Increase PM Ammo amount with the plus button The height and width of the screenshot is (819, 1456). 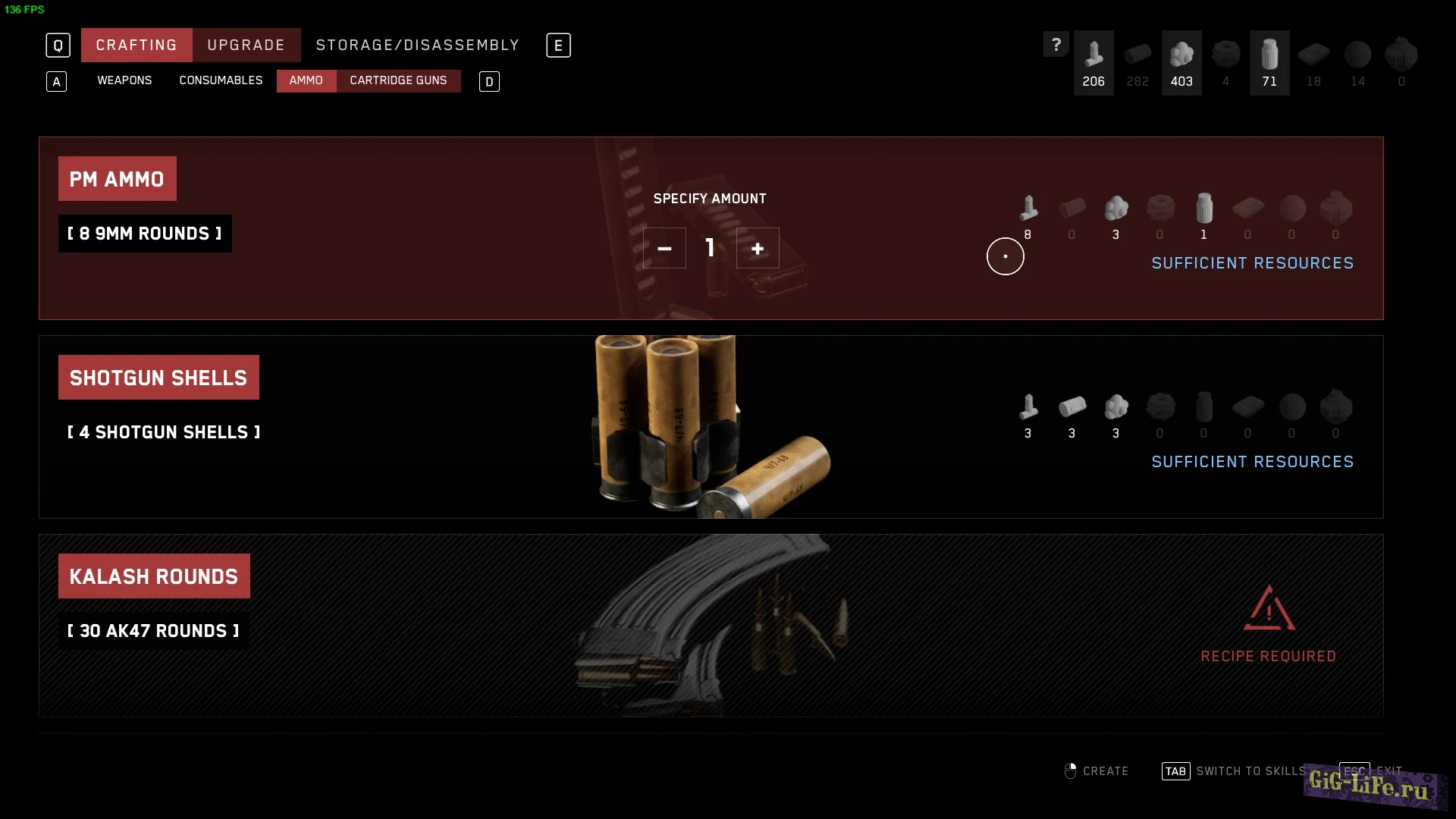758,248
